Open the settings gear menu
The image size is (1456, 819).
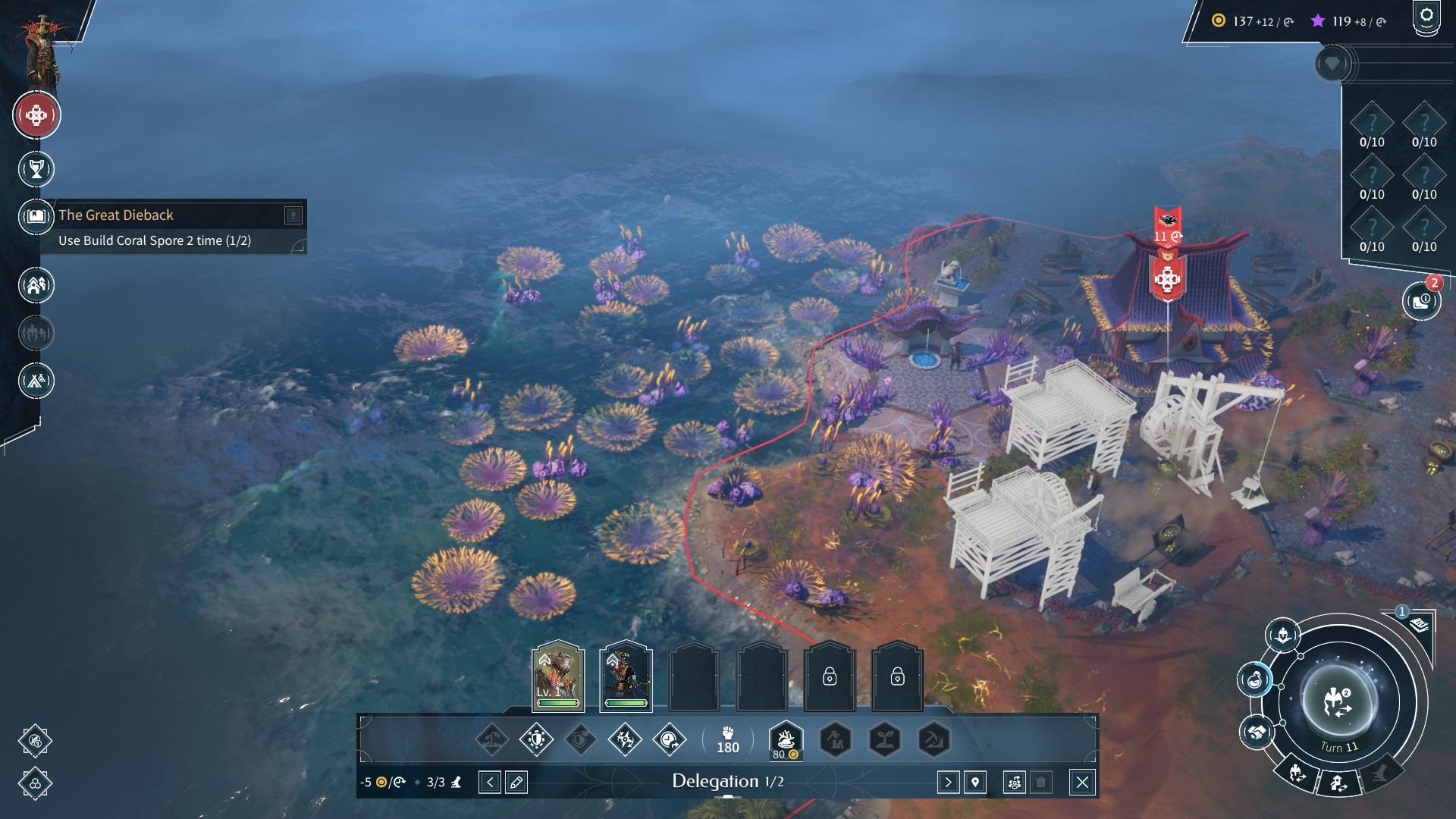(1426, 16)
